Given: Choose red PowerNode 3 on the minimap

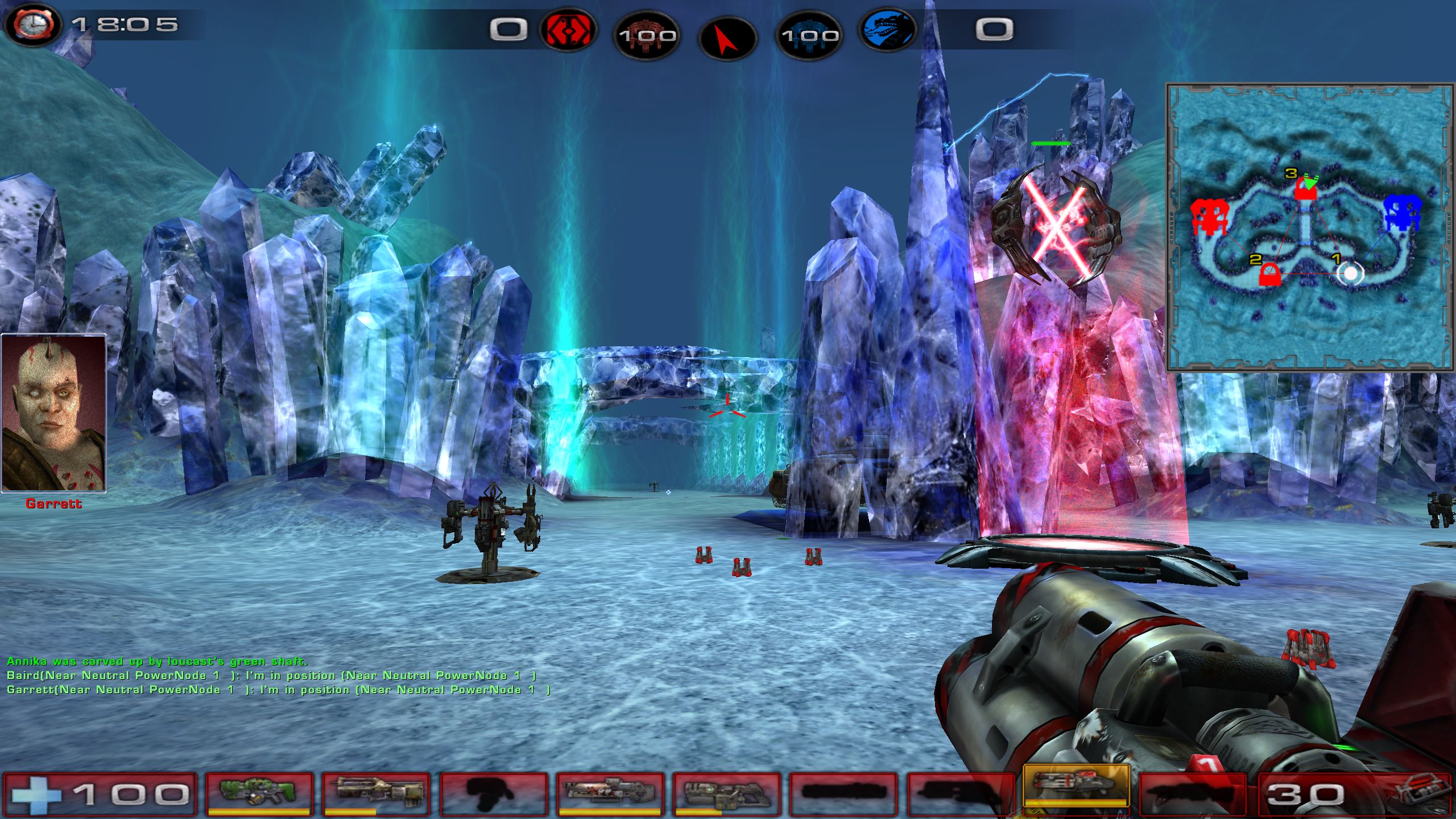Looking at the screenshot, I should (1305, 189).
